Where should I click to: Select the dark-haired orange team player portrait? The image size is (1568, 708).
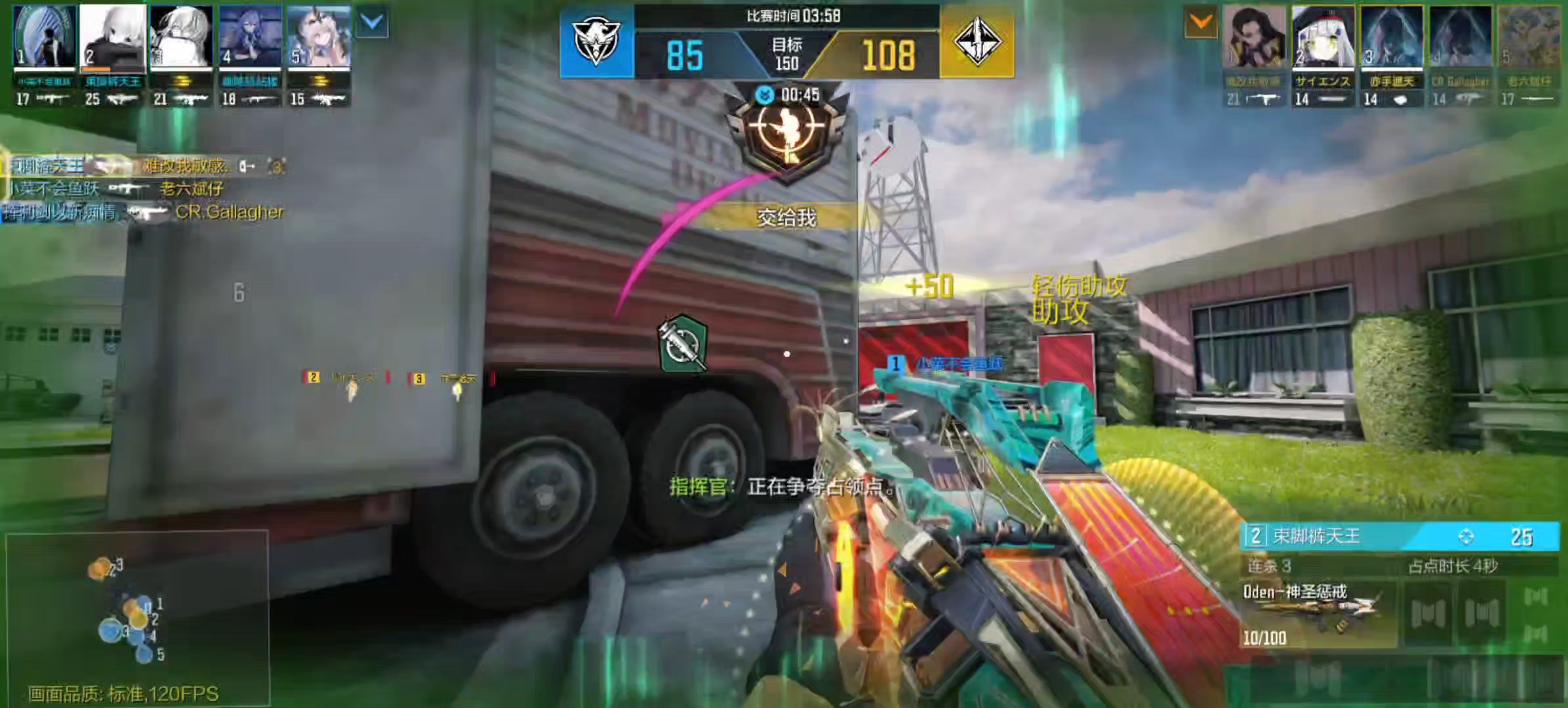pyautogui.click(x=1254, y=37)
